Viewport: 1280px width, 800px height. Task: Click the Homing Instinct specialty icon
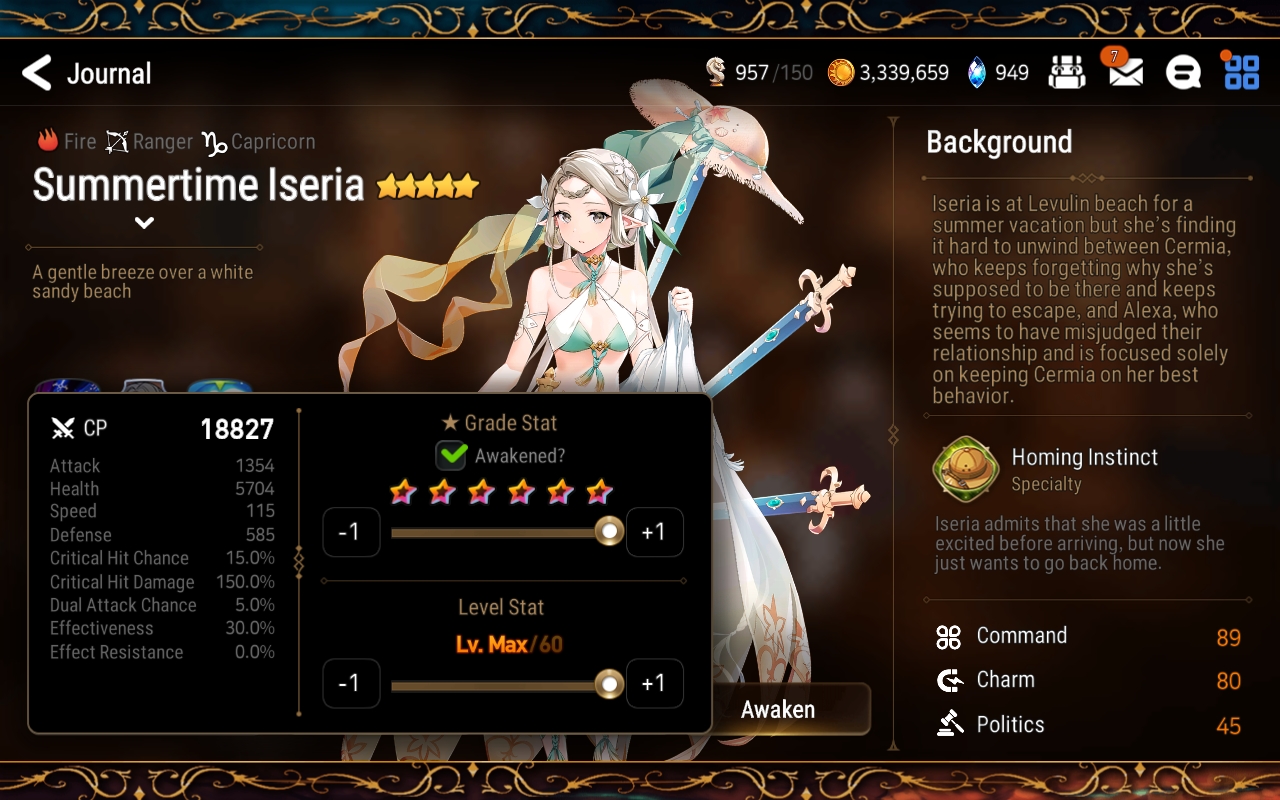pos(963,470)
